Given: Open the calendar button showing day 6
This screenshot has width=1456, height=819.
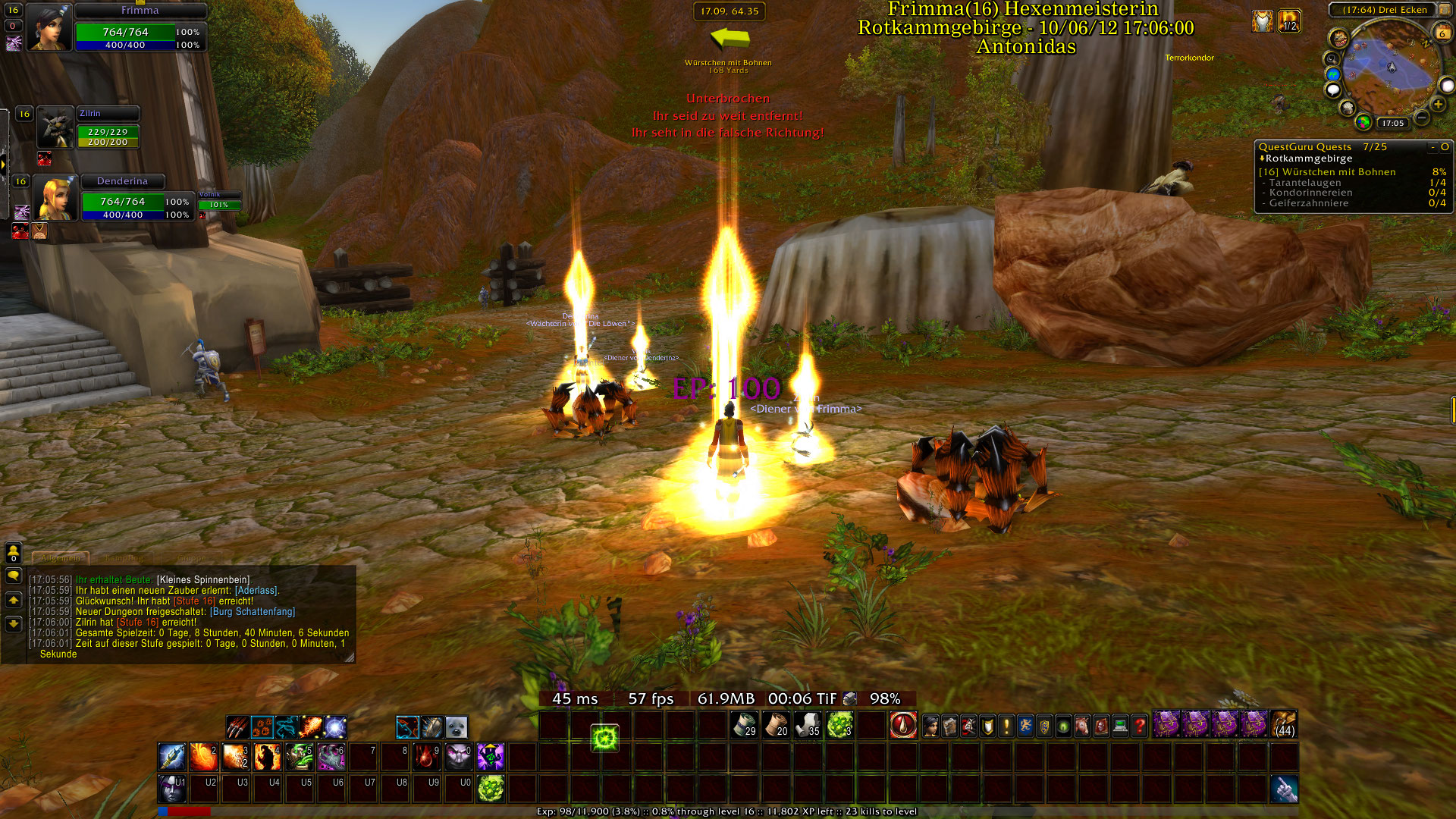Looking at the screenshot, I should pyautogui.click(x=1442, y=32).
